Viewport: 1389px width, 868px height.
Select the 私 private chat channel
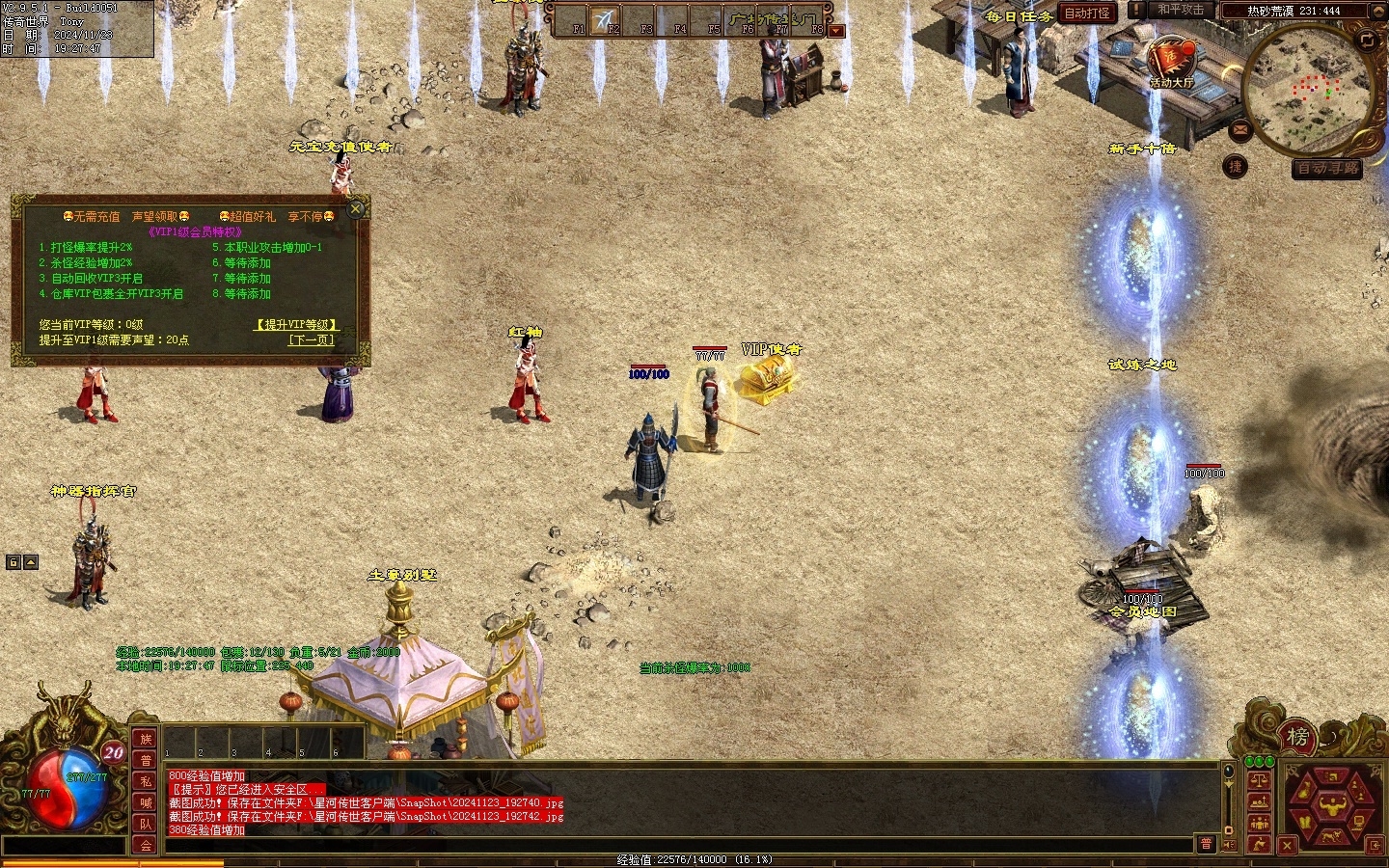[x=146, y=781]
